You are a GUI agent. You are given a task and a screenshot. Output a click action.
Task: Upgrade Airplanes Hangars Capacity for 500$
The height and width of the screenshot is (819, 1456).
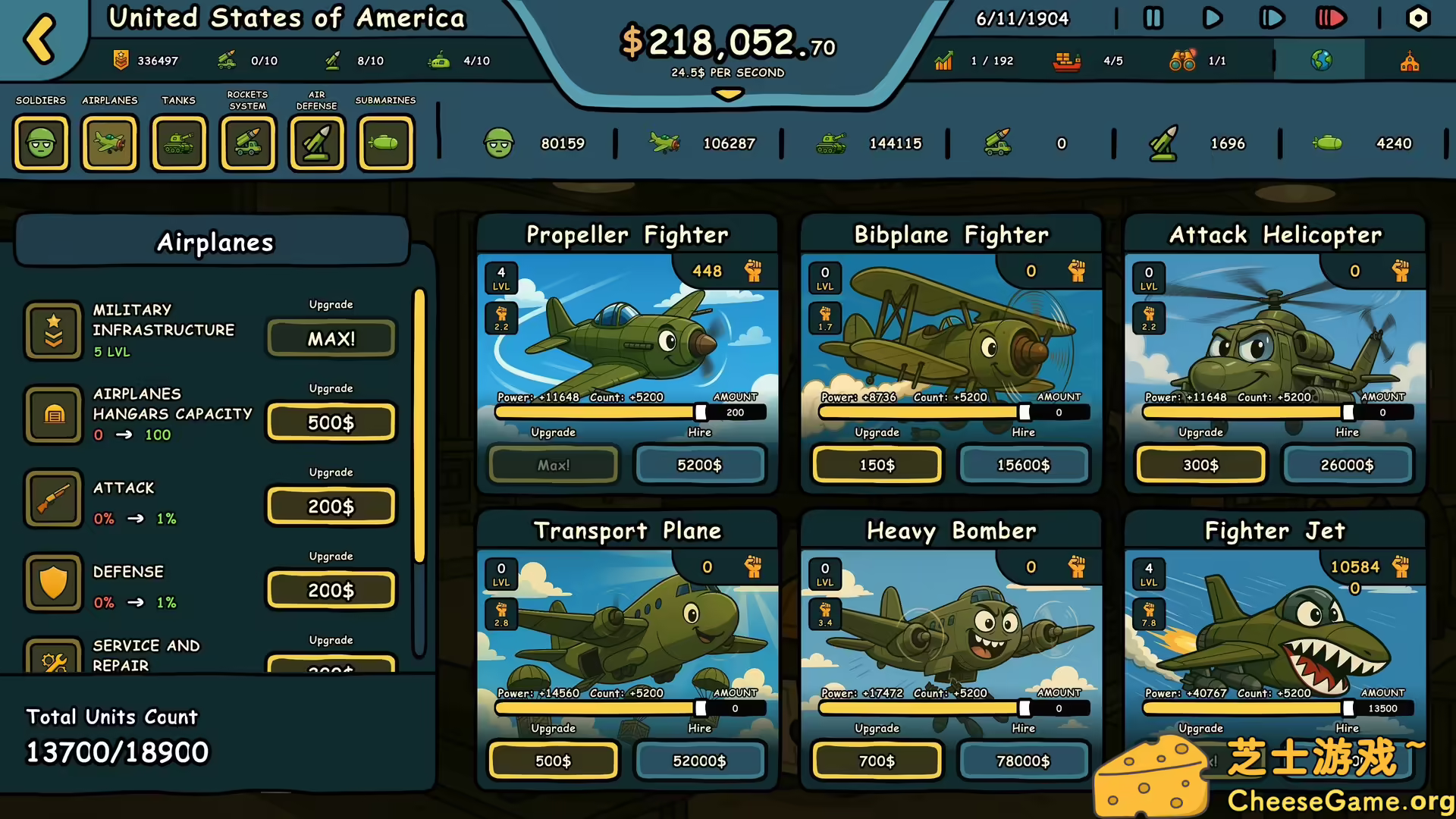coord(331,422)
